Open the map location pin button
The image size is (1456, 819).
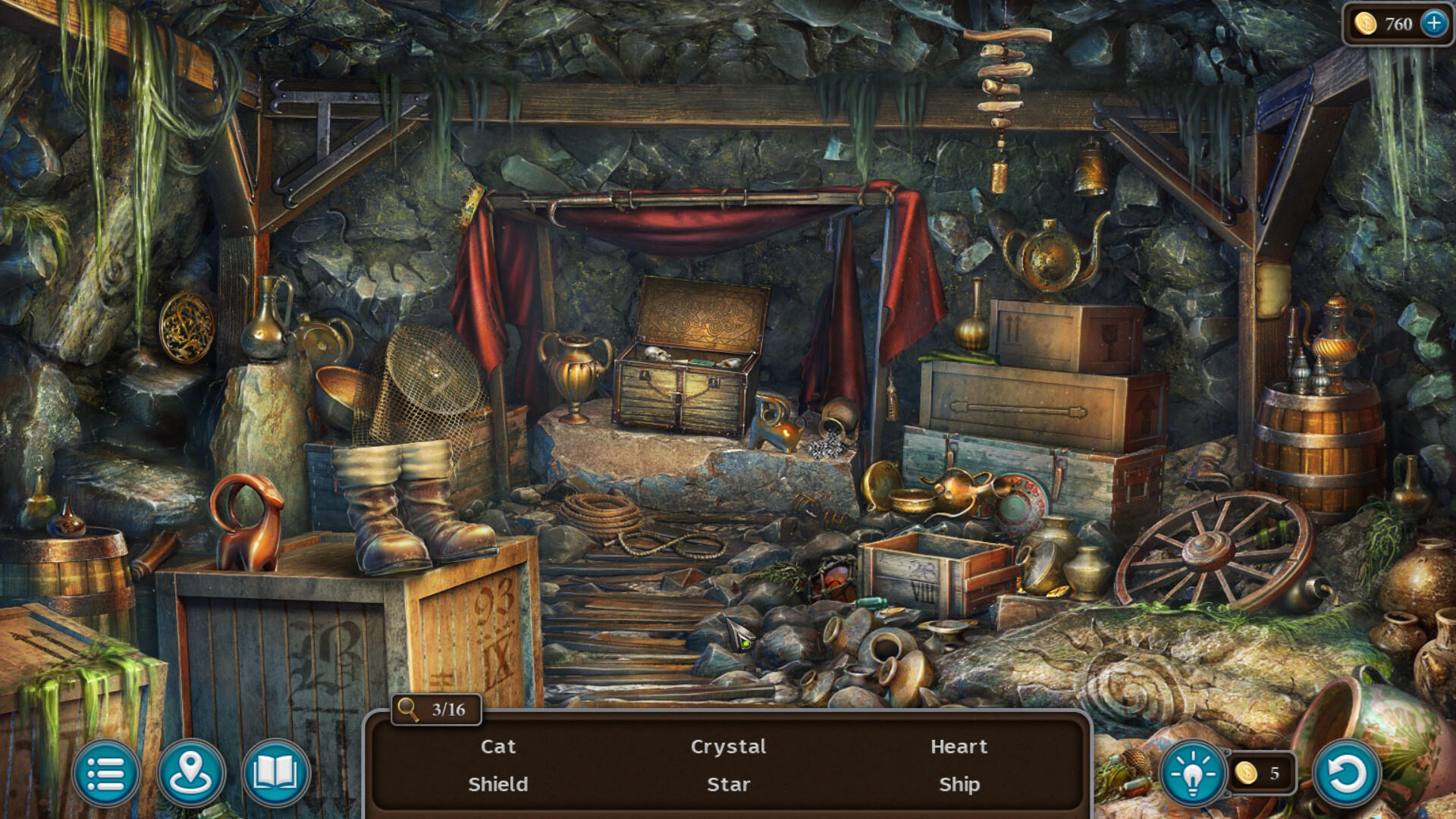191,773
